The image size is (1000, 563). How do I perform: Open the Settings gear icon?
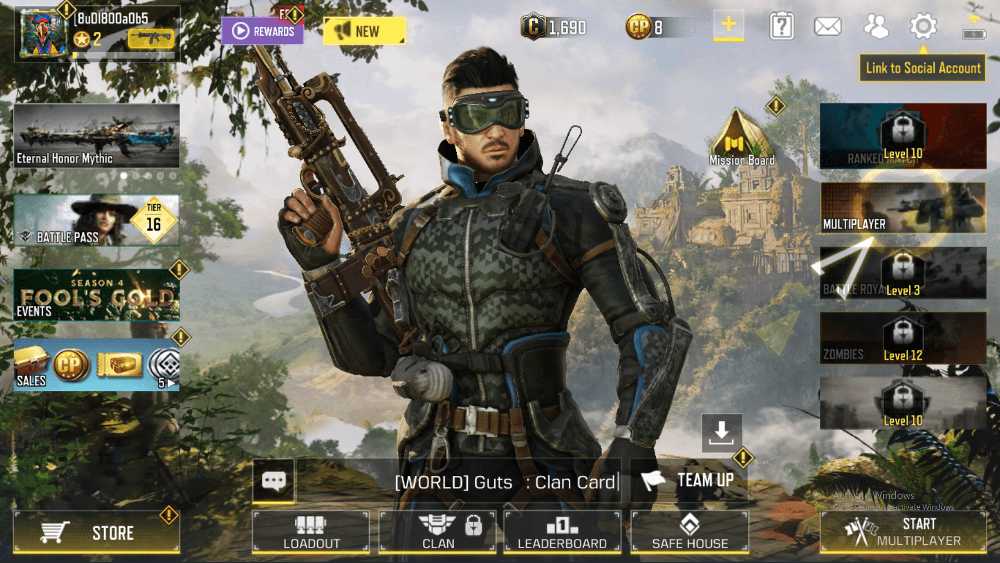click(923, 27)
